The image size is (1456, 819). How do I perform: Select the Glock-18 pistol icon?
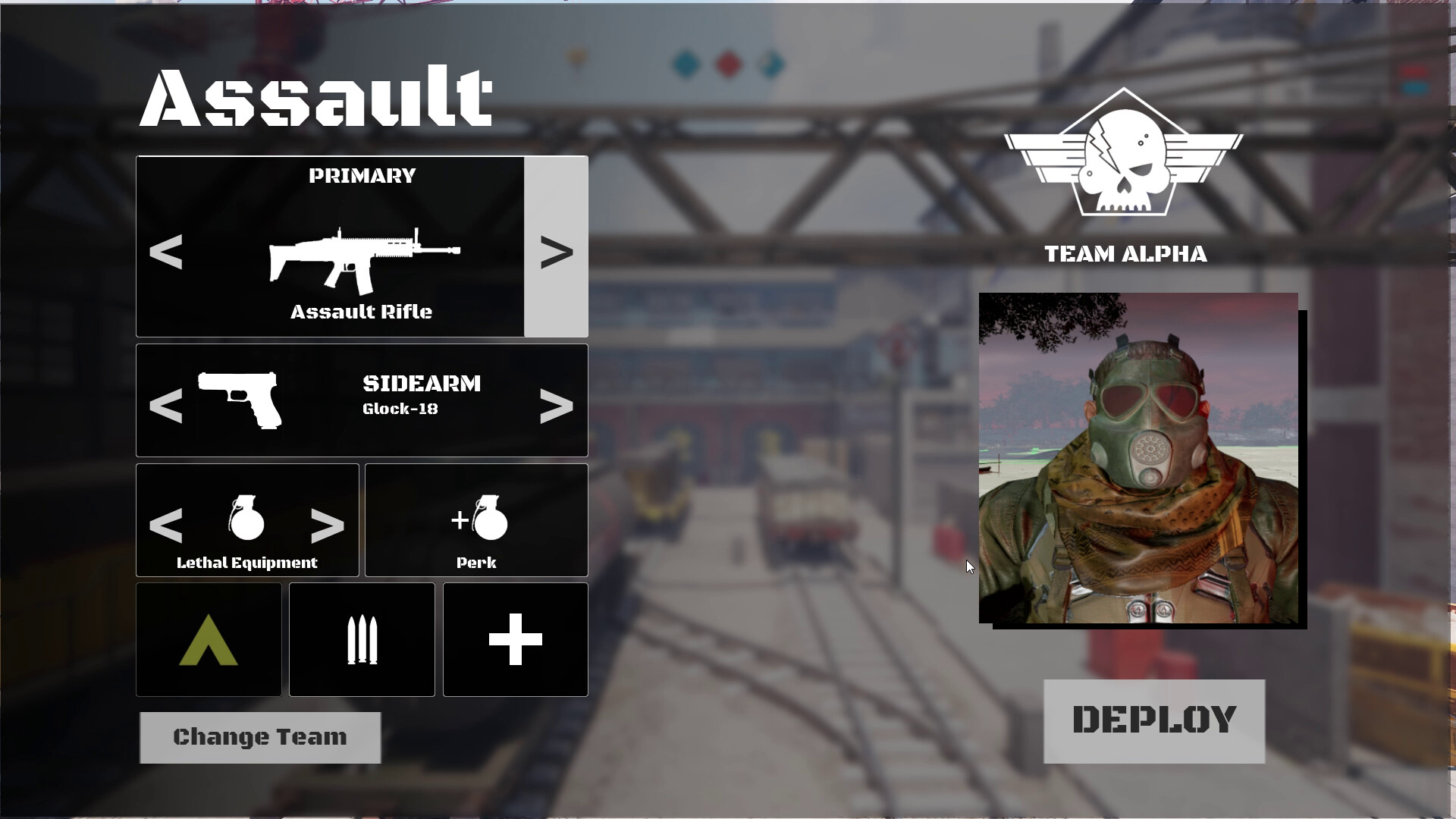pos(239,400)
